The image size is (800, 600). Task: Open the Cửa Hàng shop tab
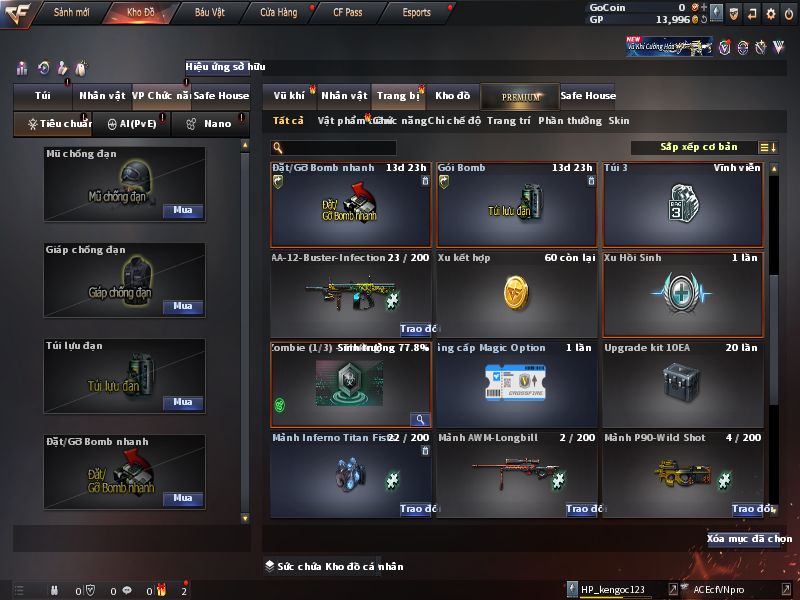(278, 13)
